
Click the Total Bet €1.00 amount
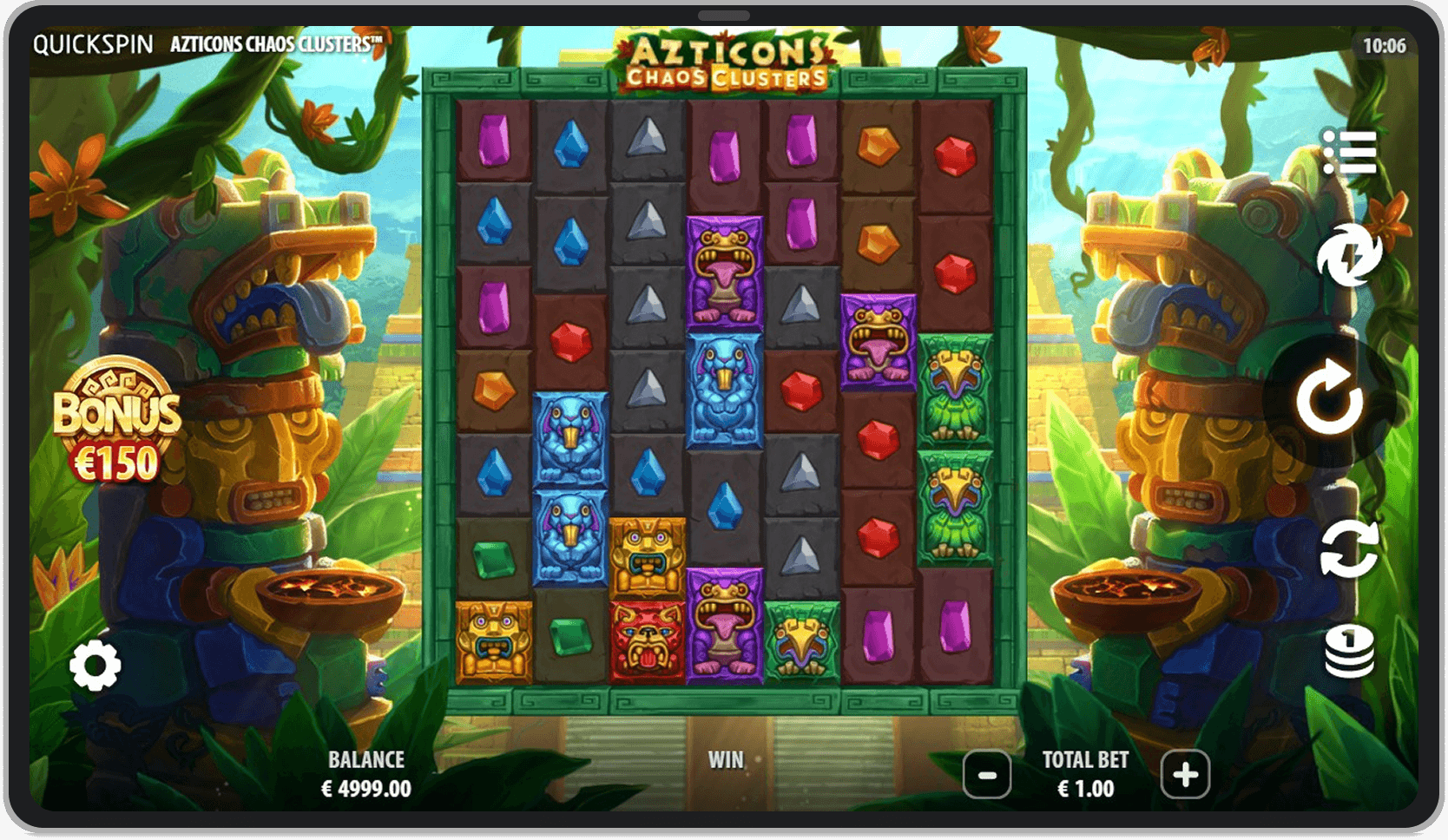(x=1087, y=788)
